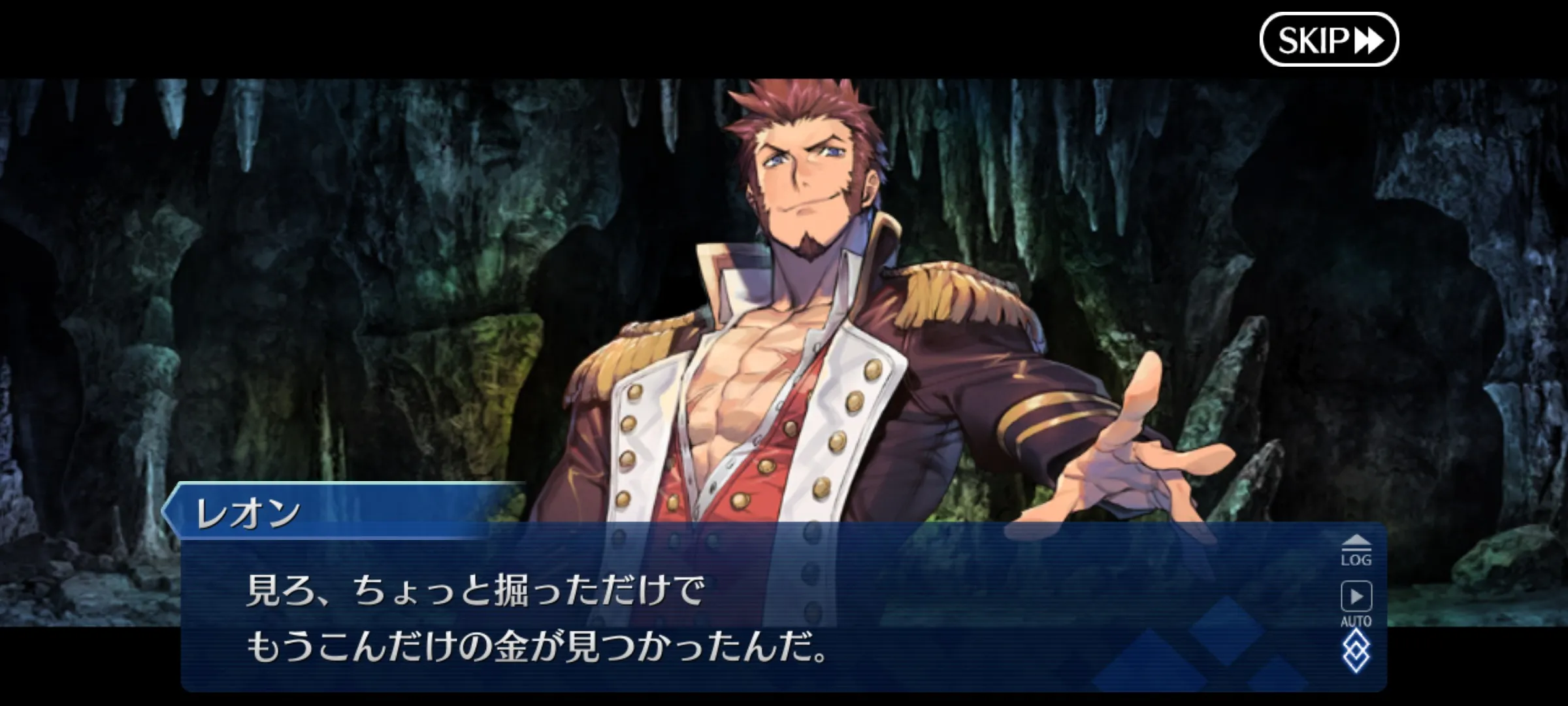Toggle AUTO dialogue playback
Viewport: 1568px width, 706px height.
[x=1356, y=603]
